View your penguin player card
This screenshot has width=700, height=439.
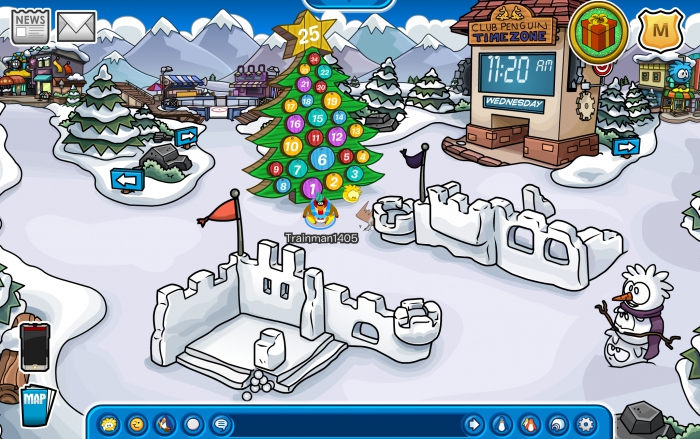click(501, 424)
